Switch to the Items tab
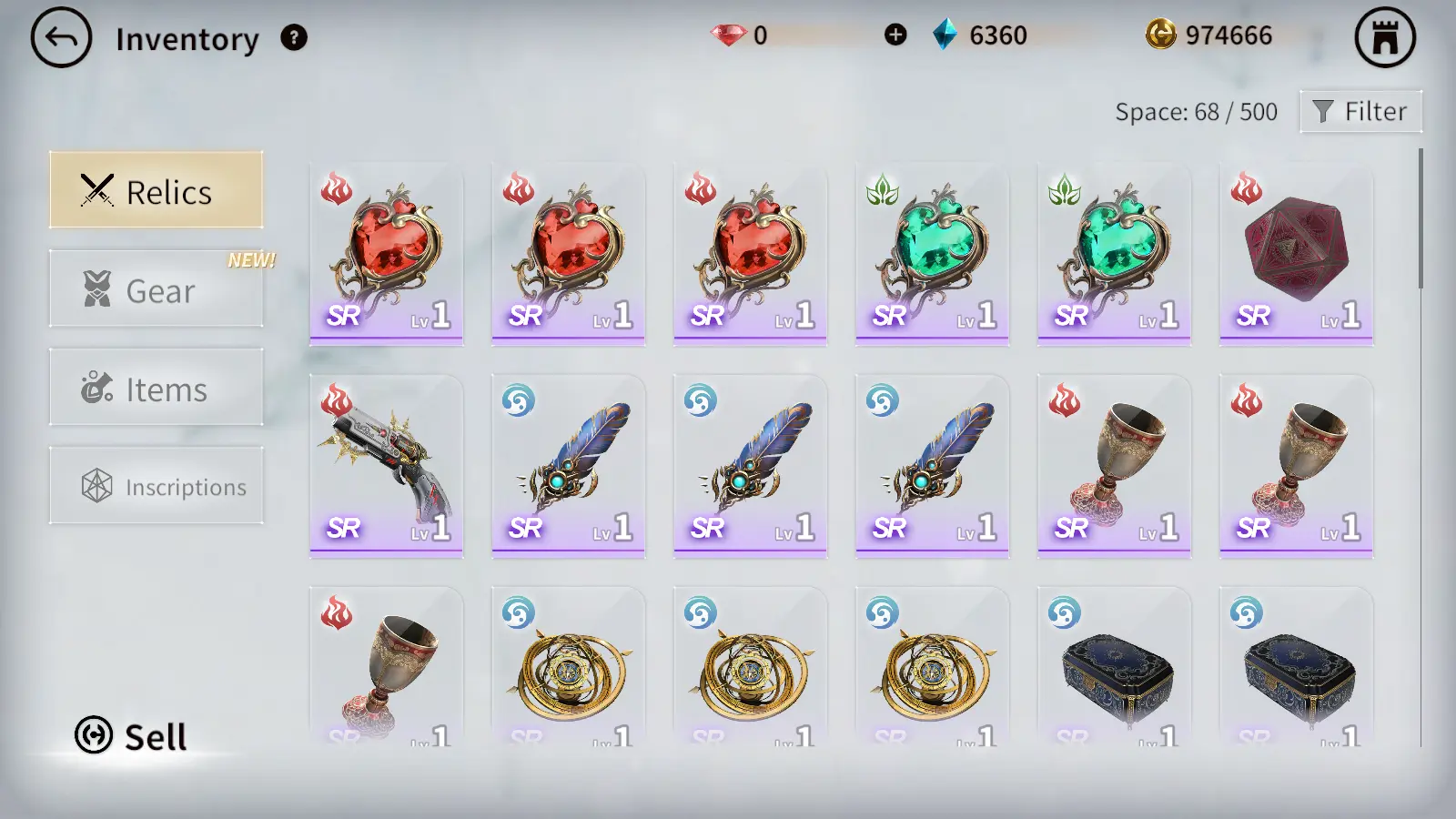Viewport: 1456px width, 819px height. tap(157, 388)
